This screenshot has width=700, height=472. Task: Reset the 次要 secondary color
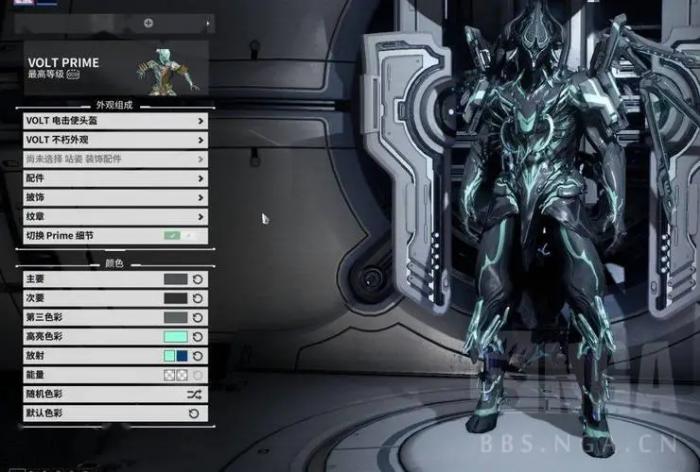198,298
